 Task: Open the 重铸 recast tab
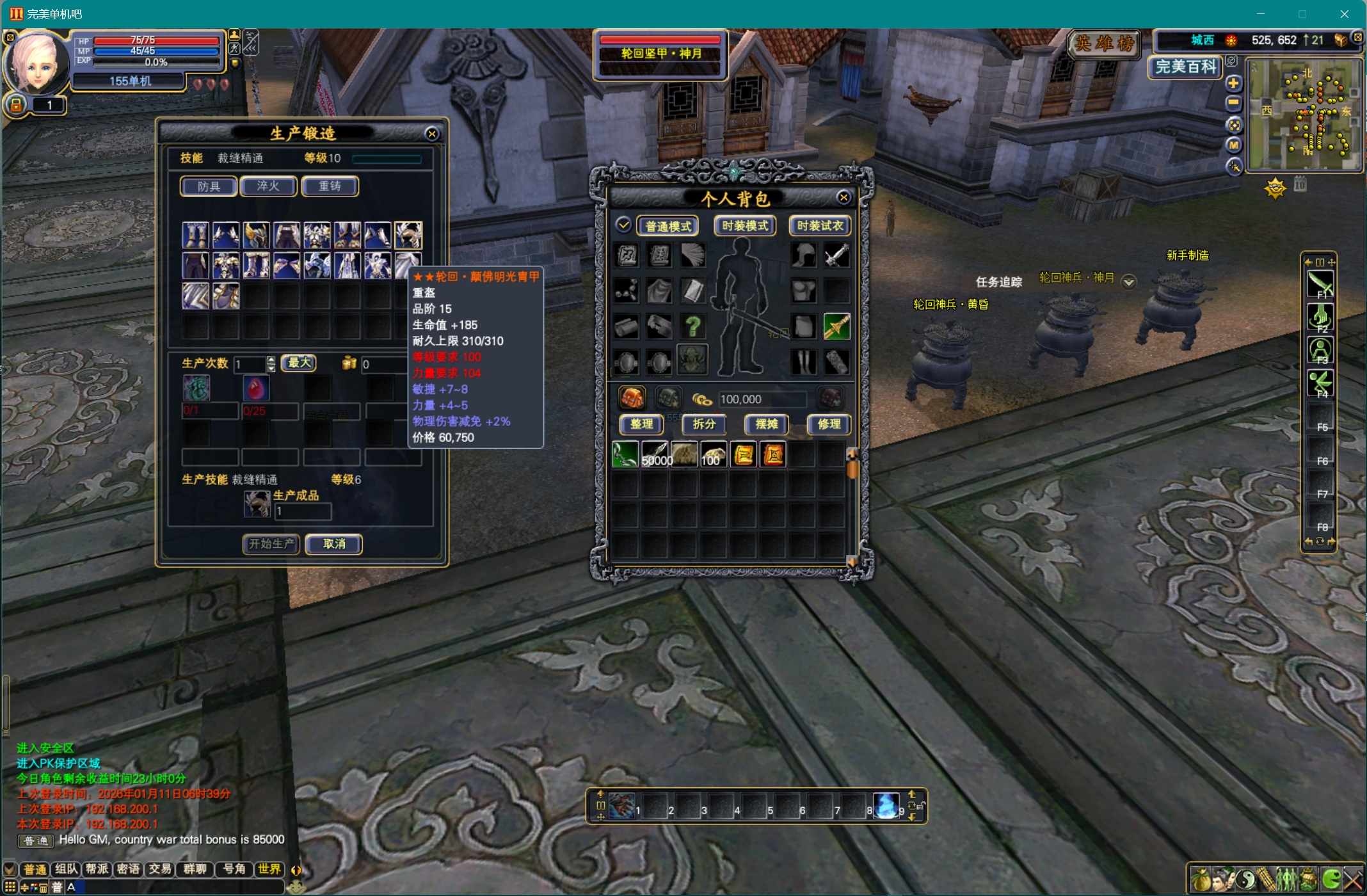[x=330, y=186]
